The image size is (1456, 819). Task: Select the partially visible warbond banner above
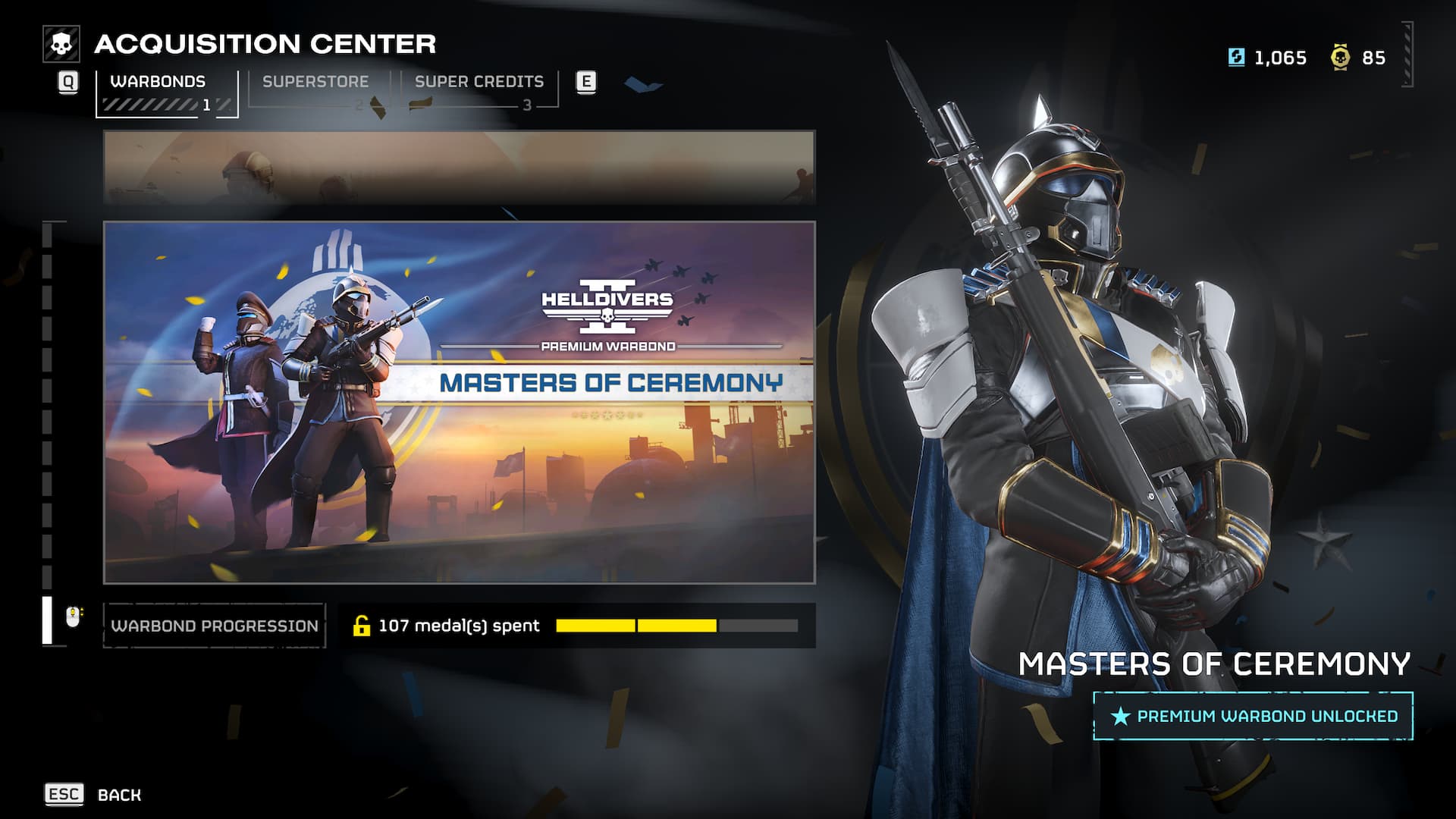tap(459, 167)
